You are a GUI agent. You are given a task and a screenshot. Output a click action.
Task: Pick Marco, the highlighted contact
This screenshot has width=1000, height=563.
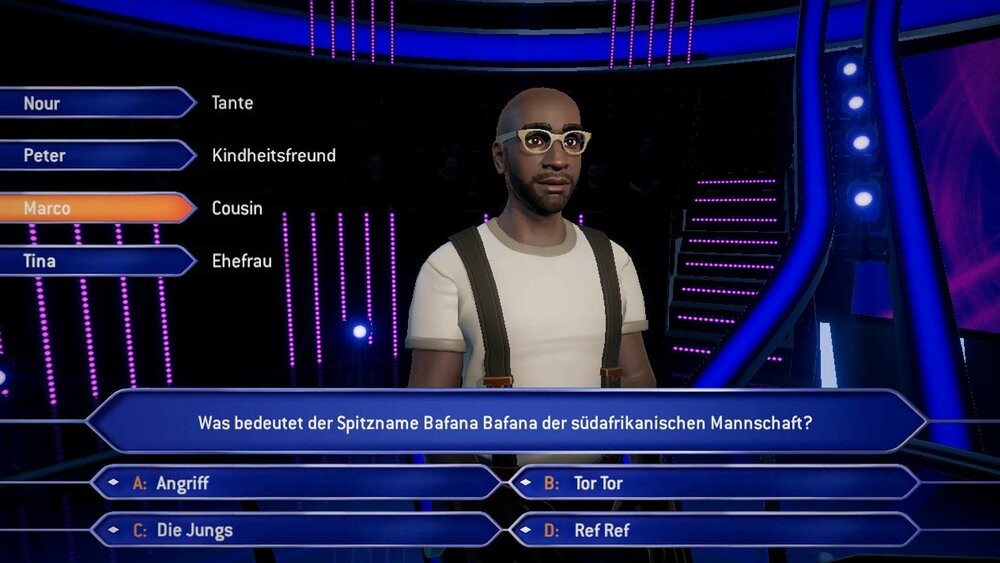click(x=95, y=208)
